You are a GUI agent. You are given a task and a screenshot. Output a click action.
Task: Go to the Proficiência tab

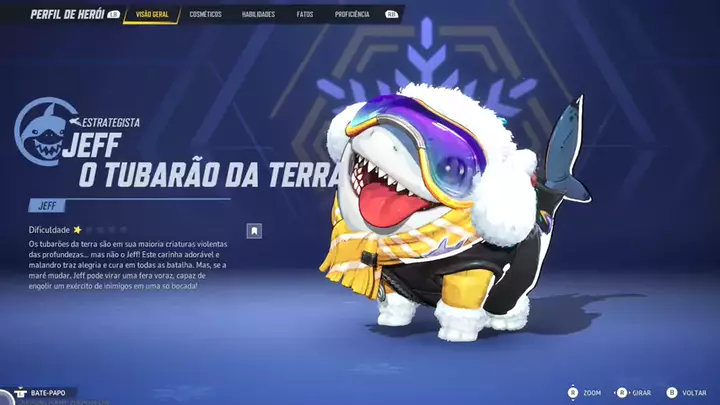[x=352, y=15]
